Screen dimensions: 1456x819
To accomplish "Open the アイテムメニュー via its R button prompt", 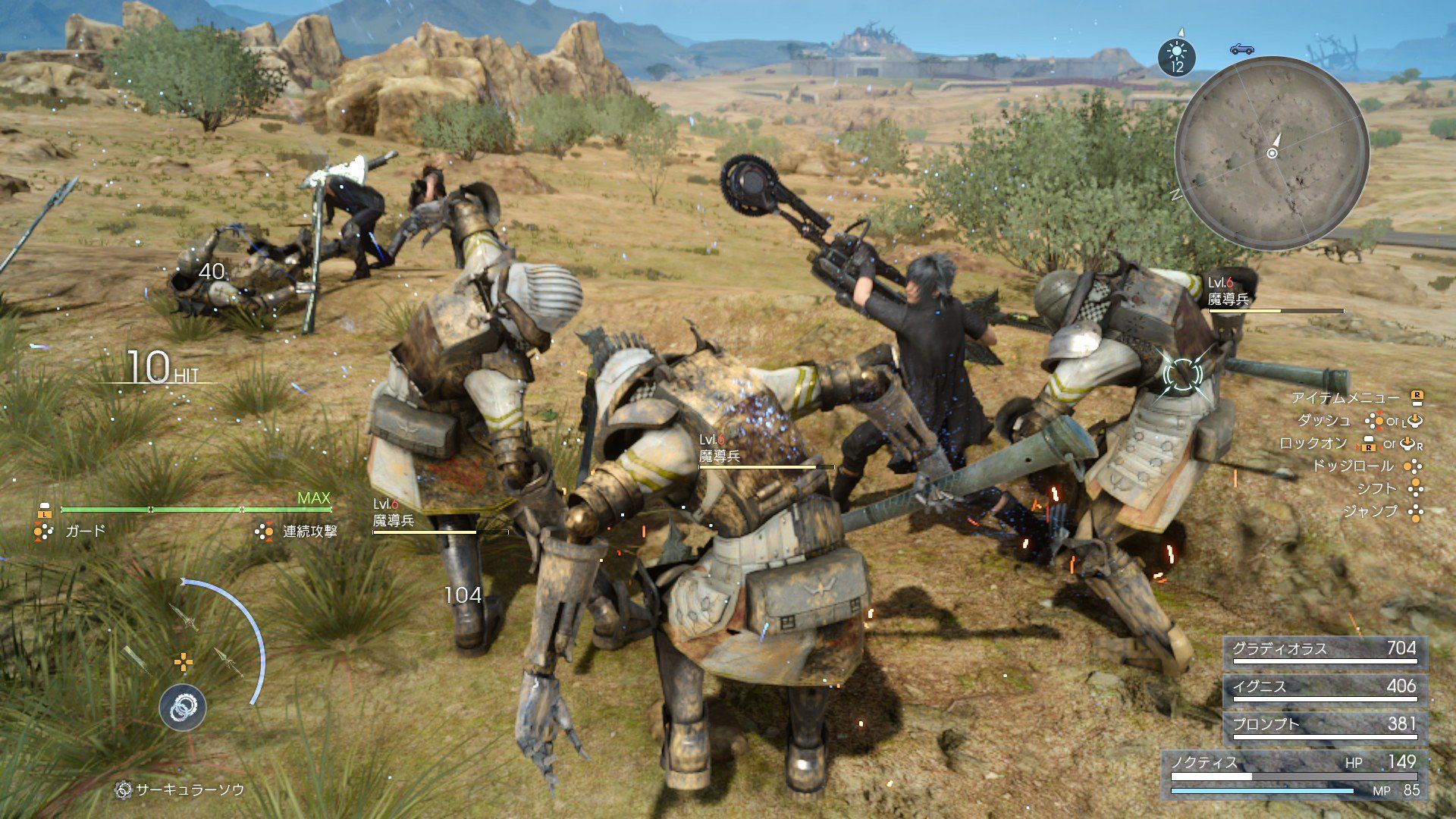I will (x=1417, y=397).
